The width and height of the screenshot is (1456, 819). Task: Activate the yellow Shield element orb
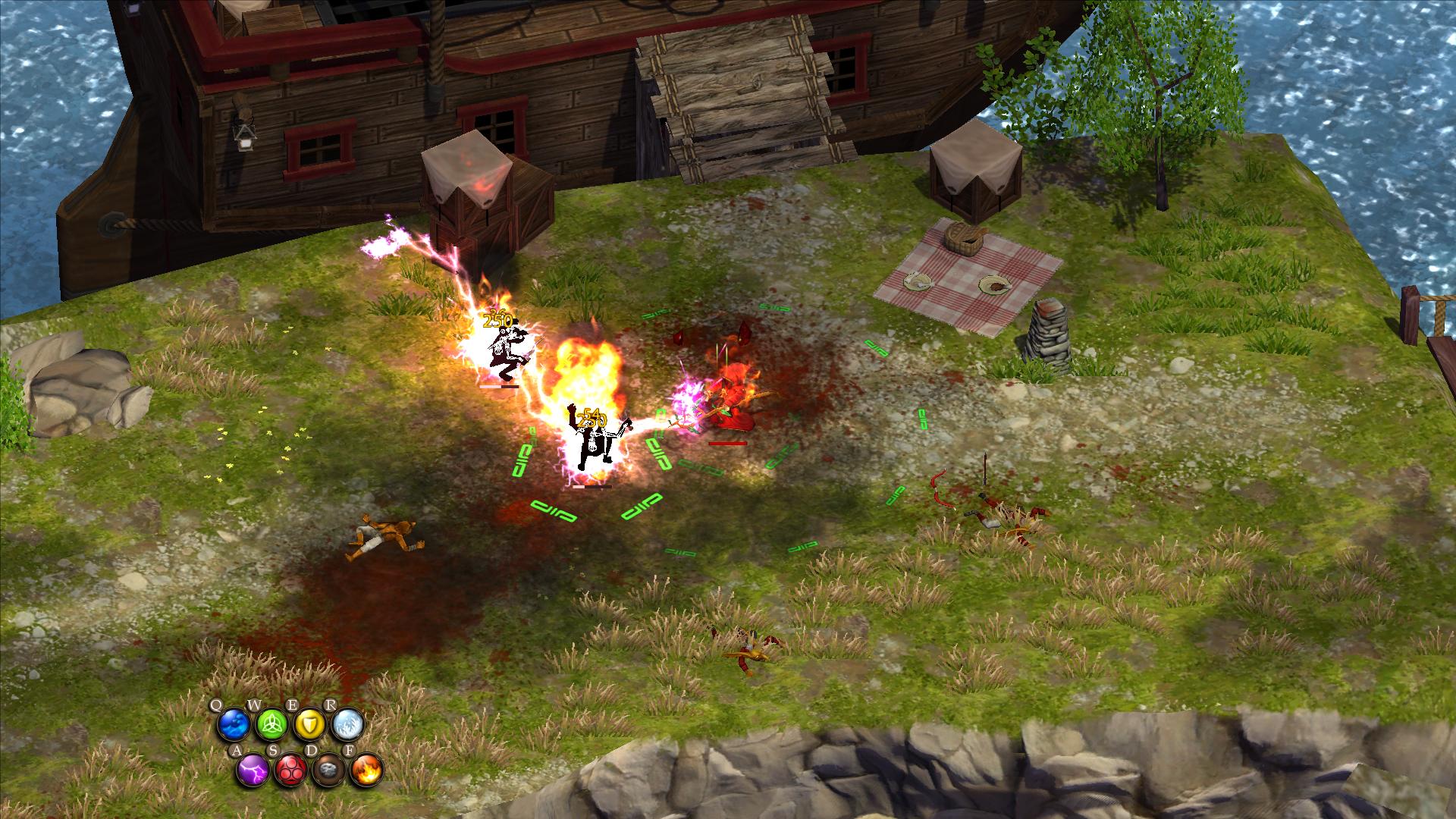click(x=309, y=726)
